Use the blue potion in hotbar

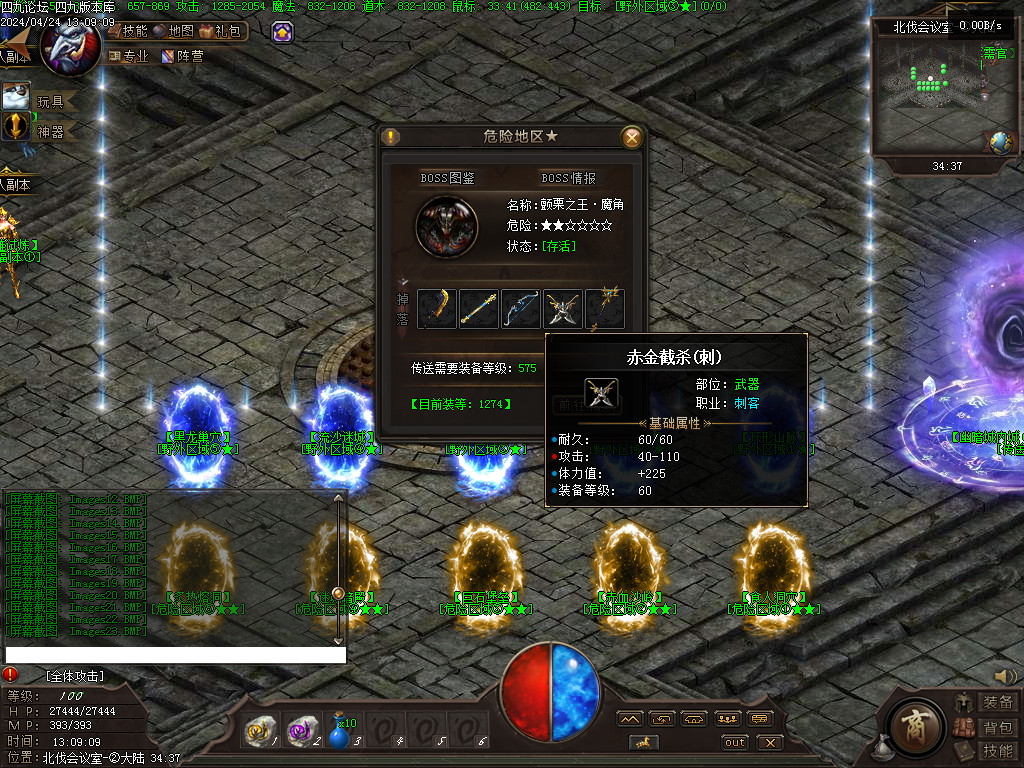[x=341, y=734]
